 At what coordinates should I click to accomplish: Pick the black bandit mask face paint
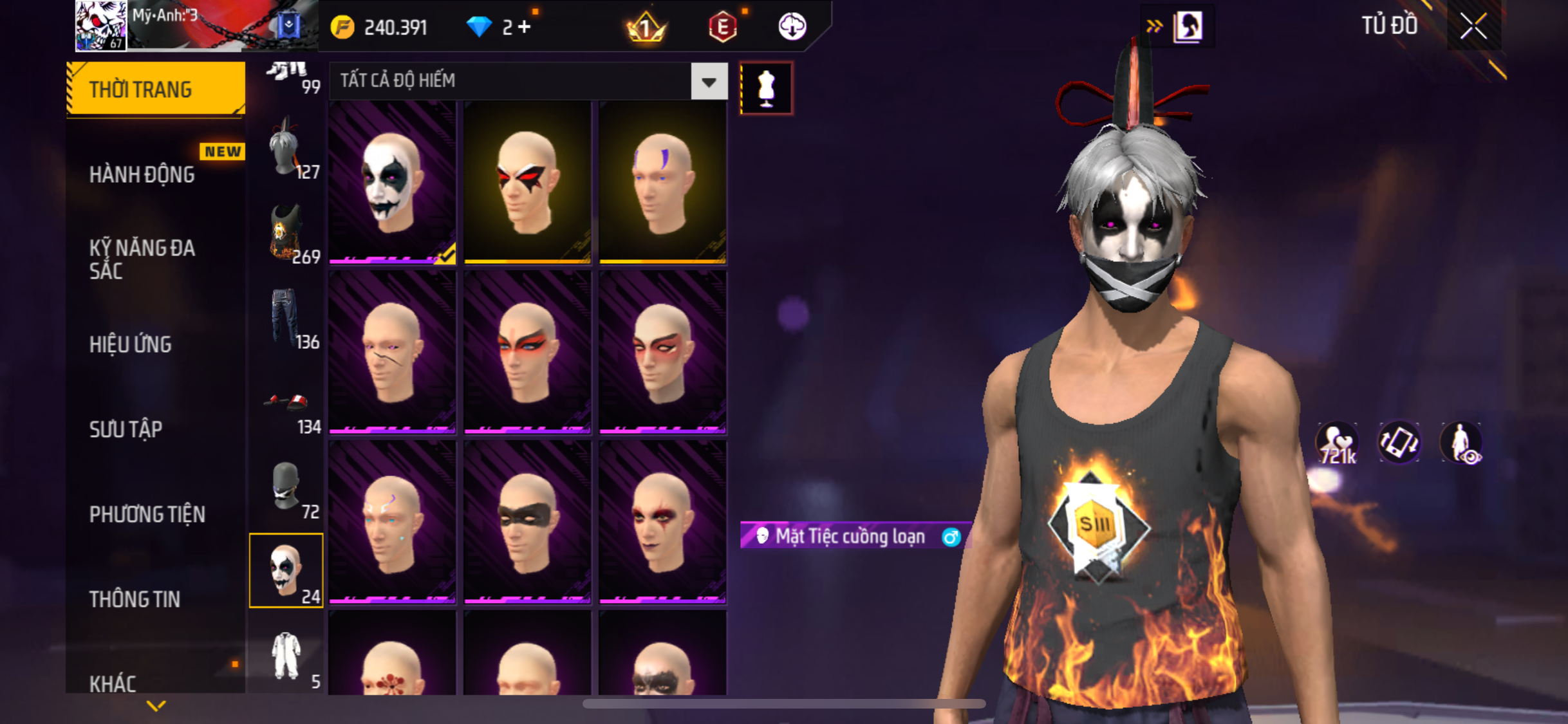click(x=527, y=522)
